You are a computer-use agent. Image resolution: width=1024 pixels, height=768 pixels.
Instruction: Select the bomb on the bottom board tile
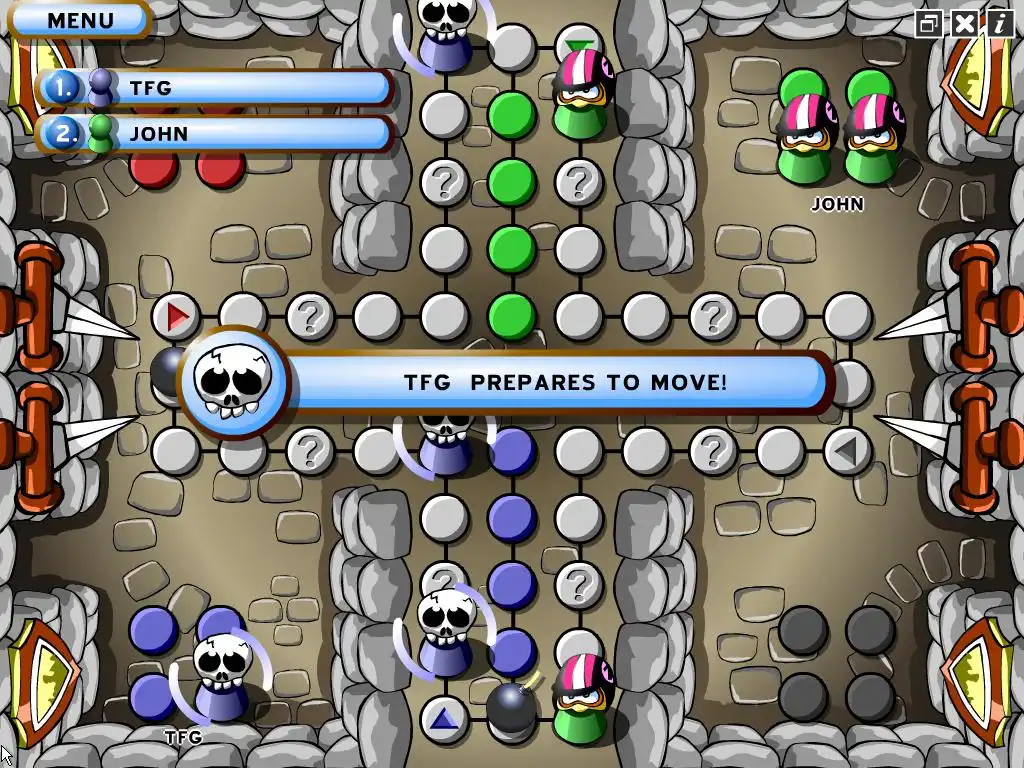coord(512,706)
